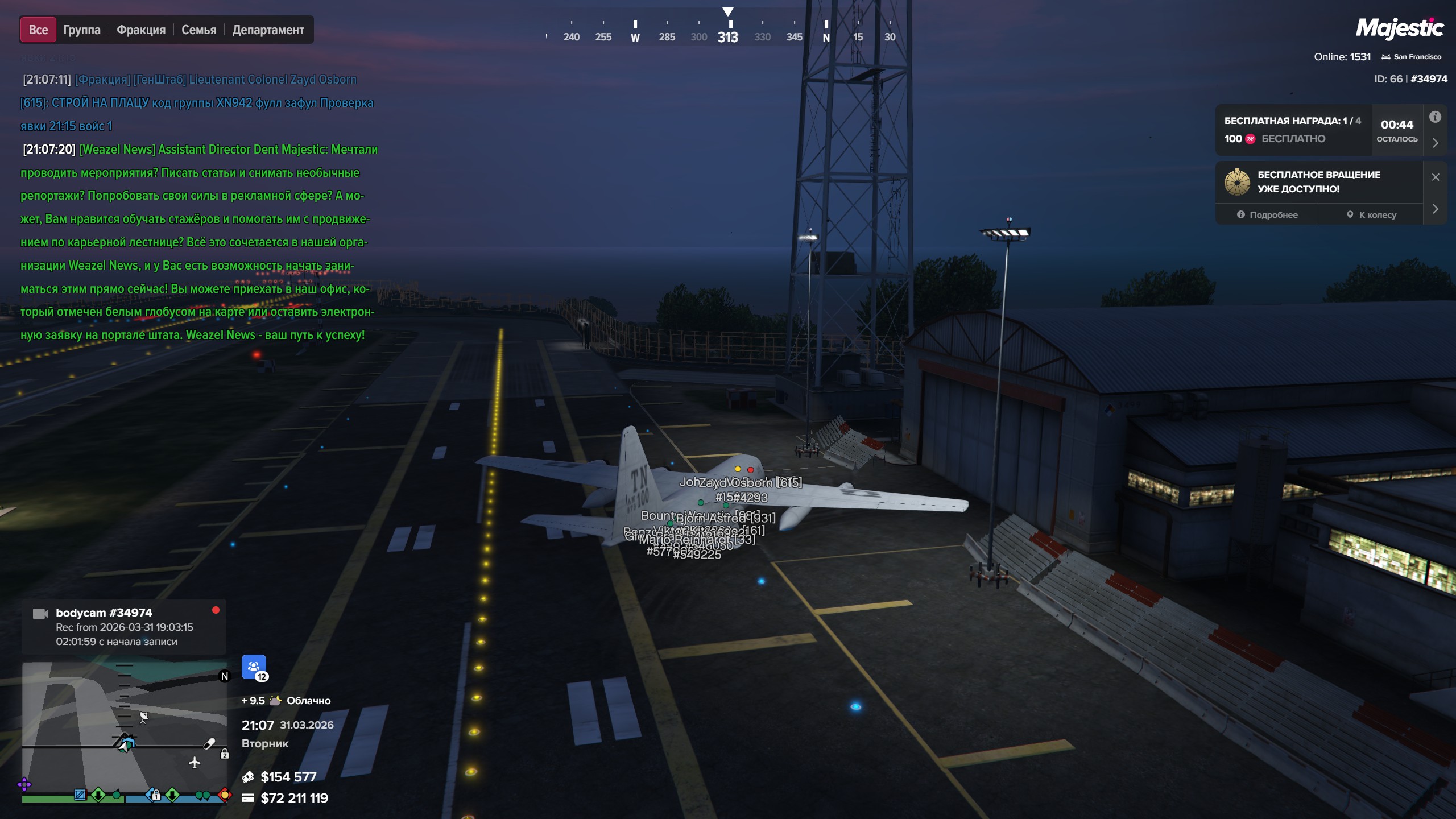Viewport: 1456px width, 819px height.
Task: Switch to the Департамент chat tab
Action: tap(268, 30)
